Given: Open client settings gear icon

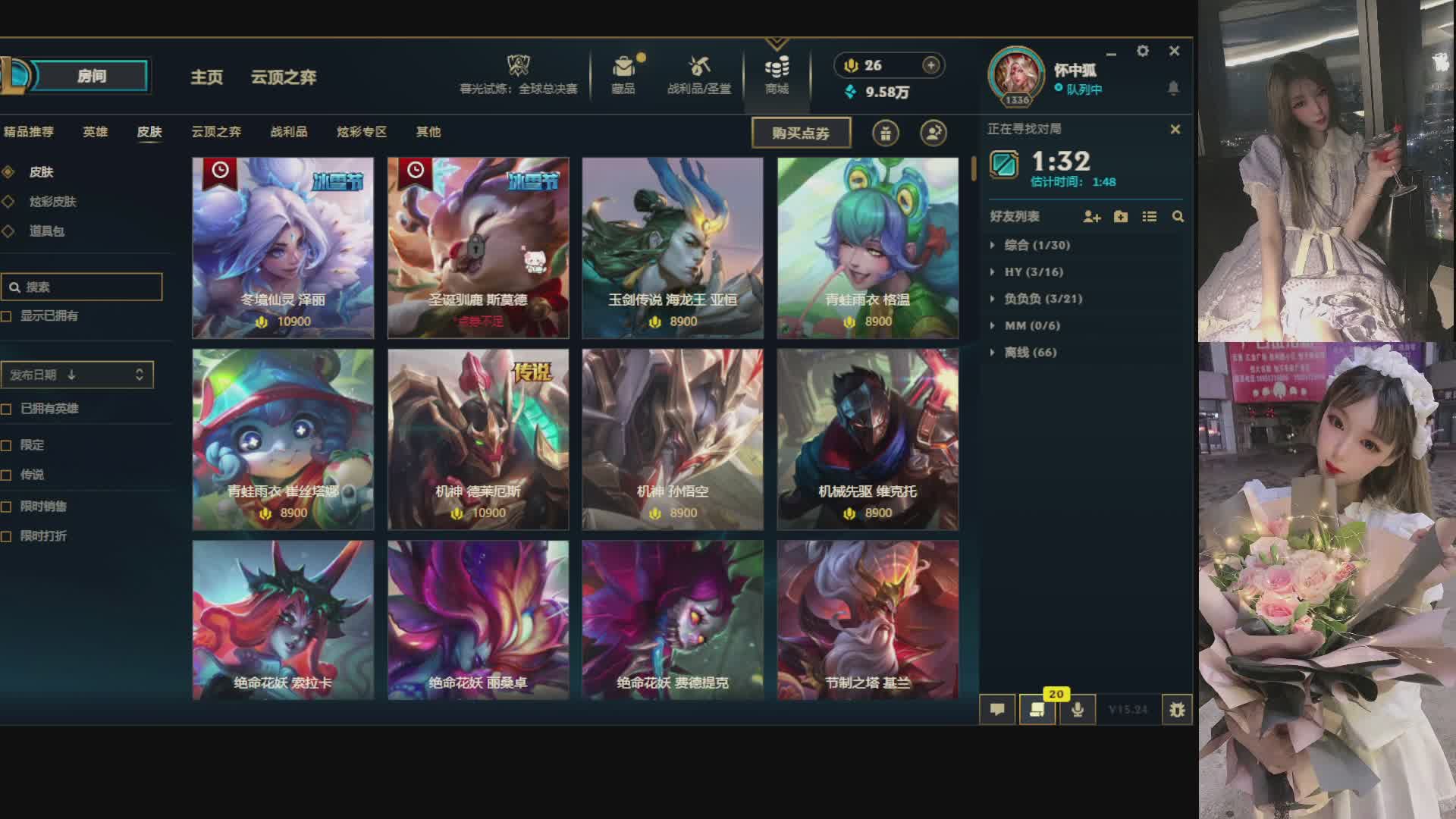Looking at the screenshot, I should pos(1142,51).
